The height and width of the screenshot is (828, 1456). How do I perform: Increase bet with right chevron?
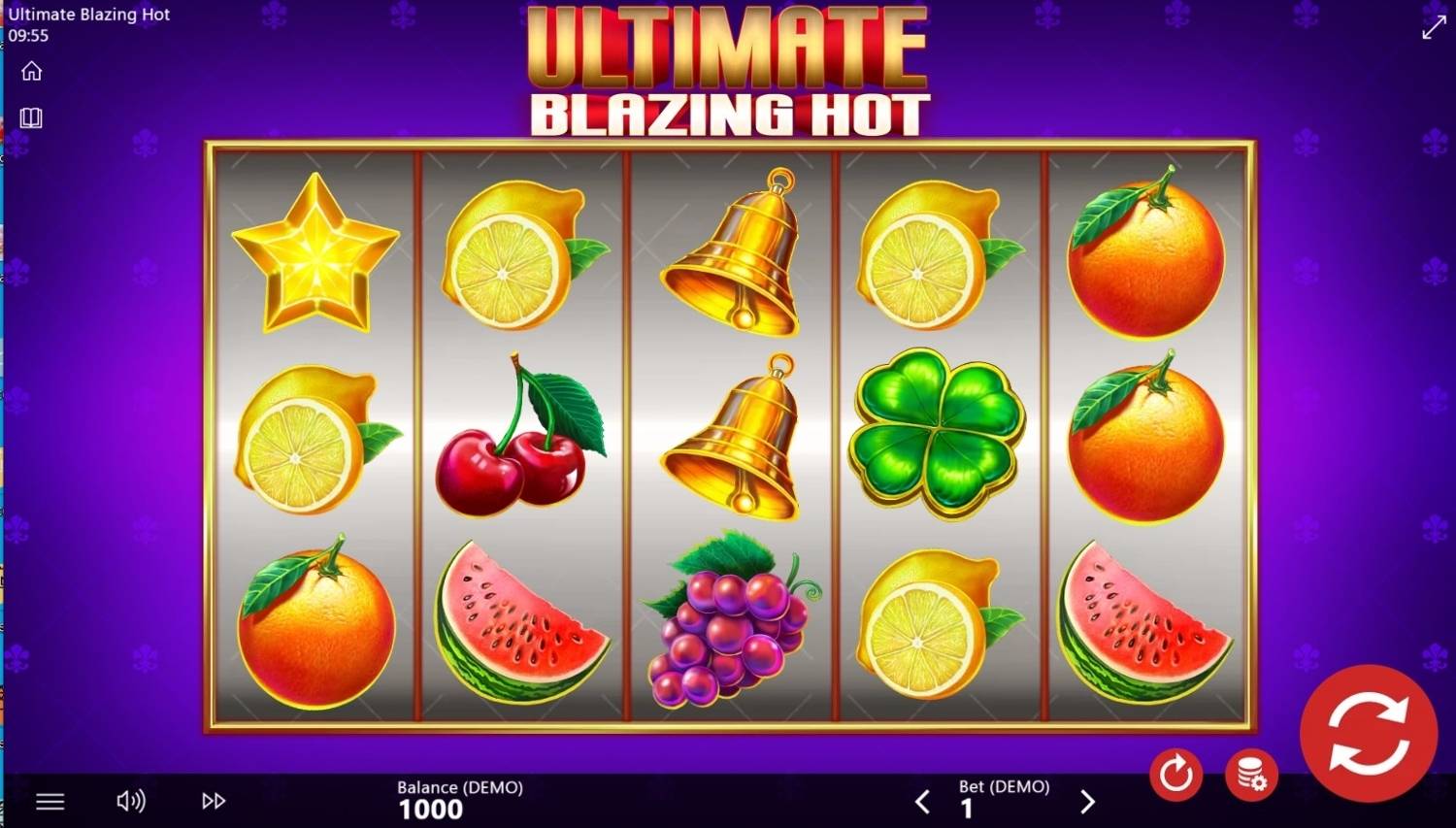pos(1086,802)
